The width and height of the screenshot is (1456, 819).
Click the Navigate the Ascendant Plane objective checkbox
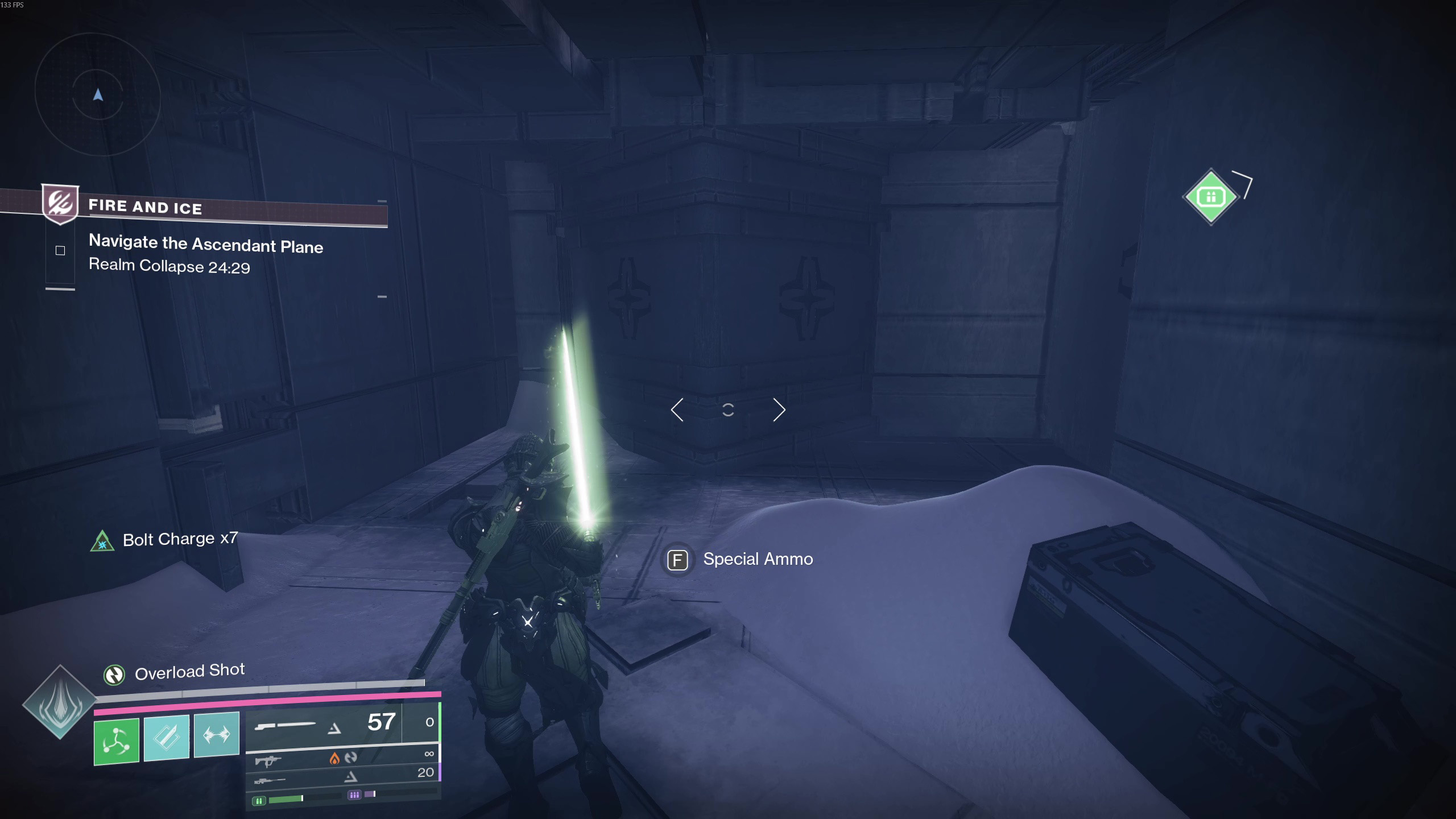click(60, 251)
